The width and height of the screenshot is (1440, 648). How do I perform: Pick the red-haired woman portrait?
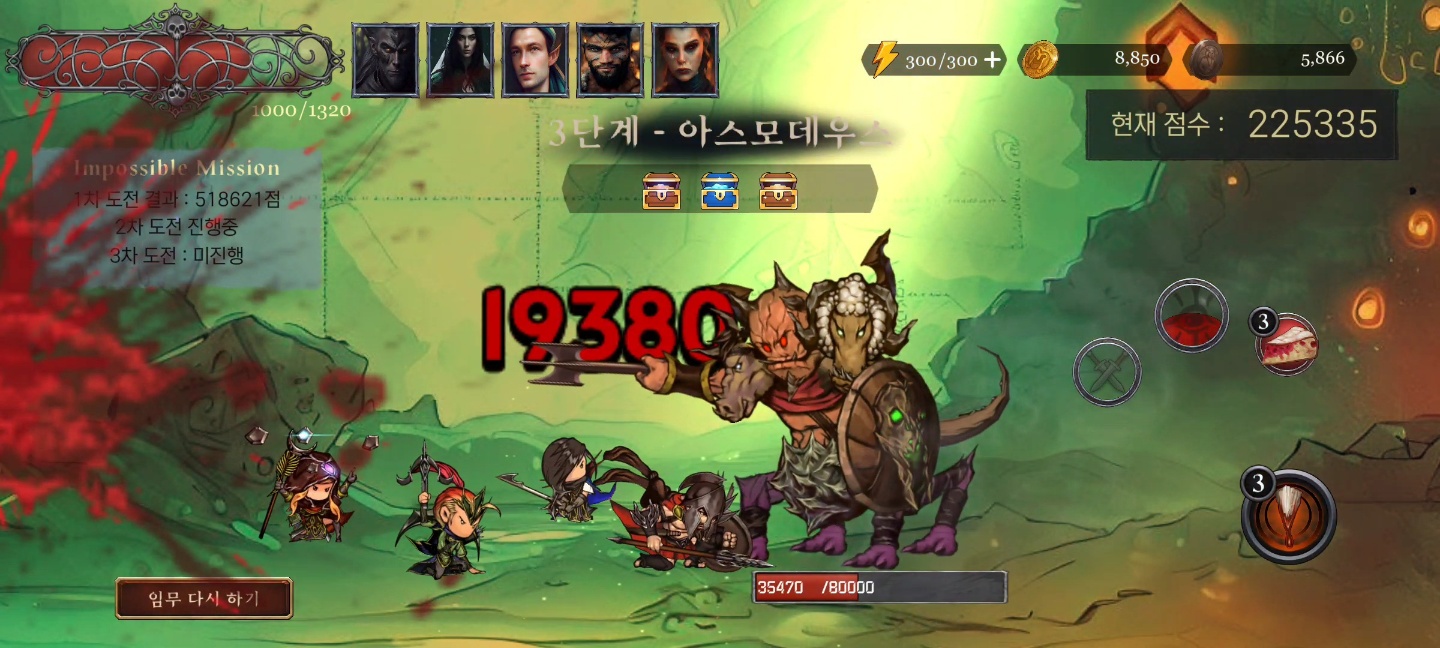(685, 60)
